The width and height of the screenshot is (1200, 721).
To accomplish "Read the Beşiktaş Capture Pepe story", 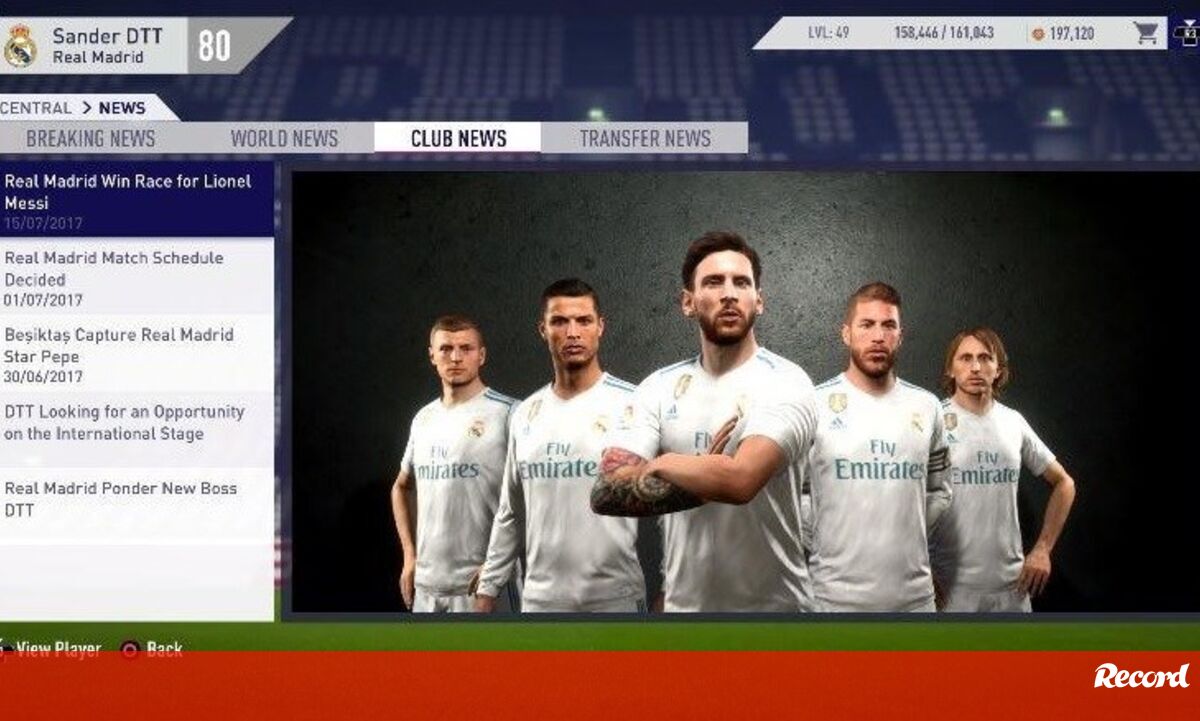I will [x=137, y=354].
